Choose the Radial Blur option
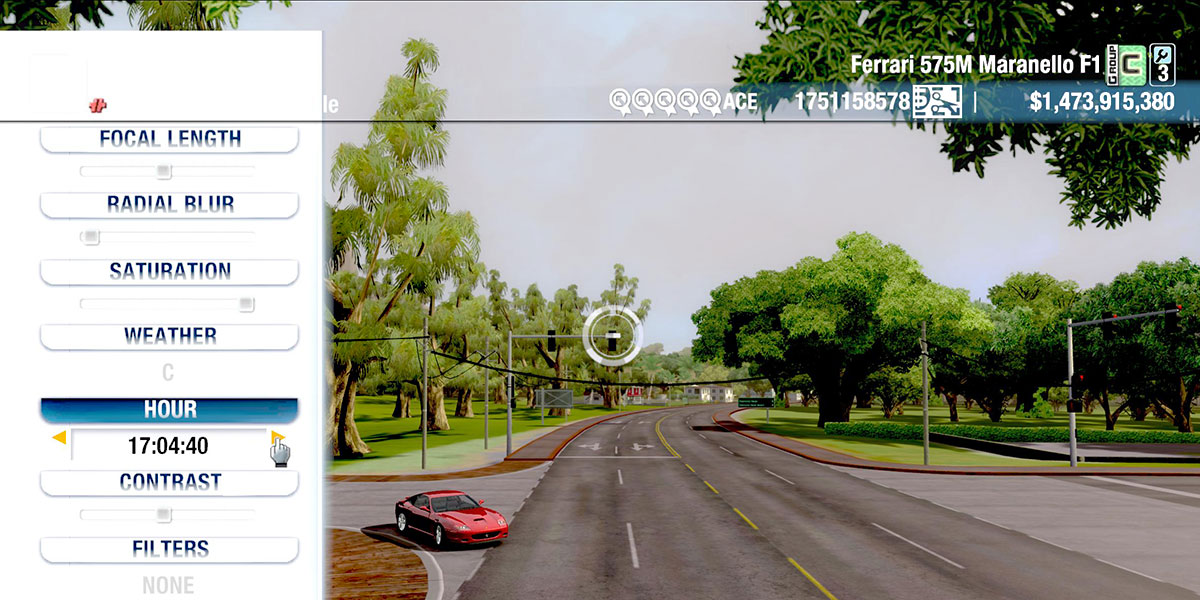1200x600 pixels. tap(169, 205)
